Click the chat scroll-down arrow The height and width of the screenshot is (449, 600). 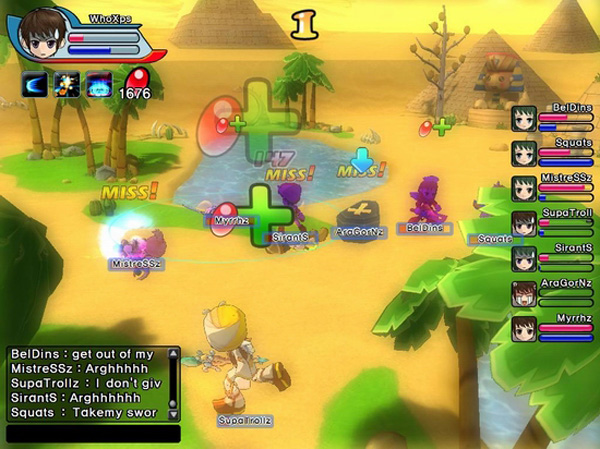pos(174,413)
